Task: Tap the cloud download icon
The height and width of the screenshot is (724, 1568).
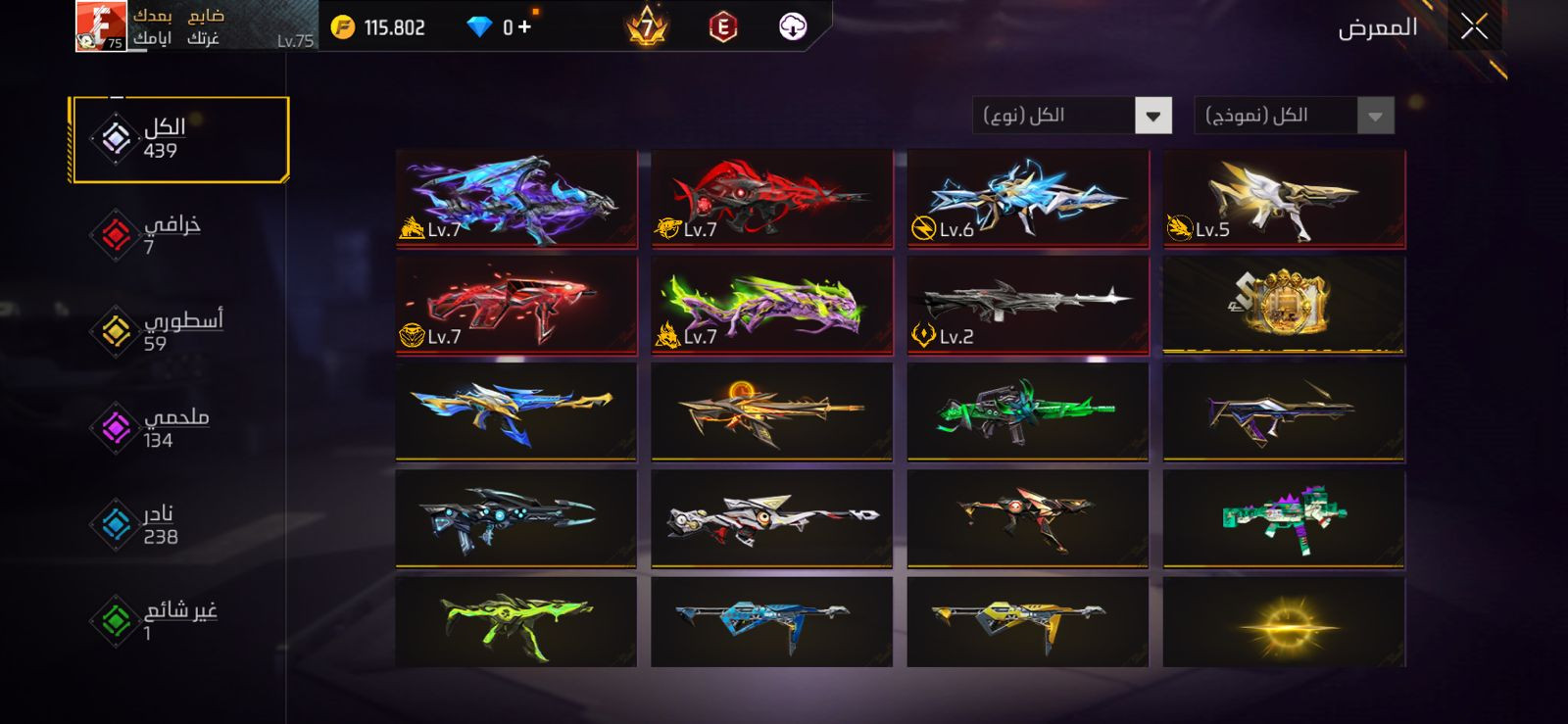Action: tap(793, 26)
